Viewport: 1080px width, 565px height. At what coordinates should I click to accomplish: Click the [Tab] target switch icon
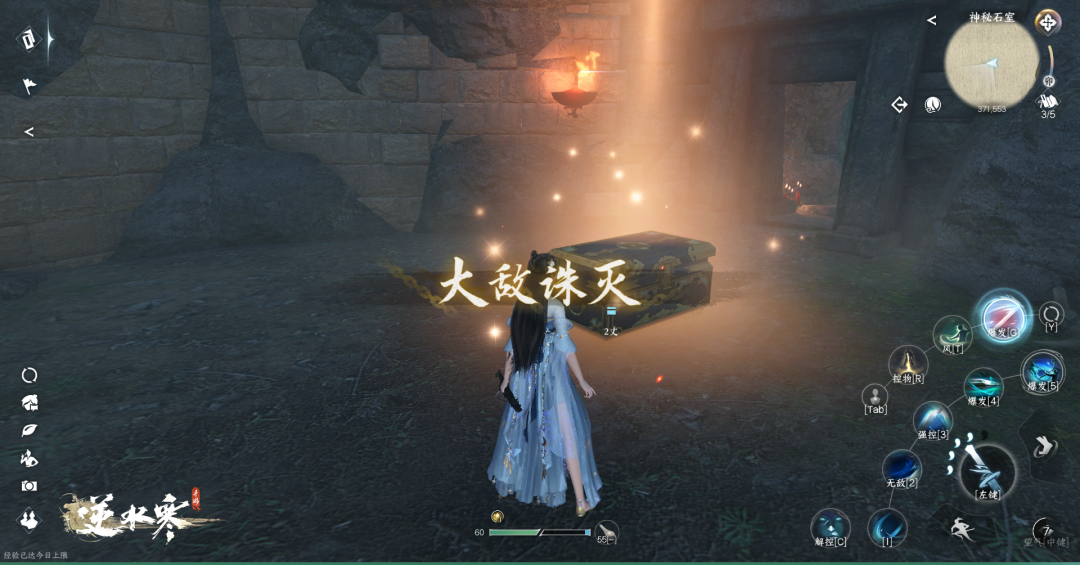(x=875, y=396)
